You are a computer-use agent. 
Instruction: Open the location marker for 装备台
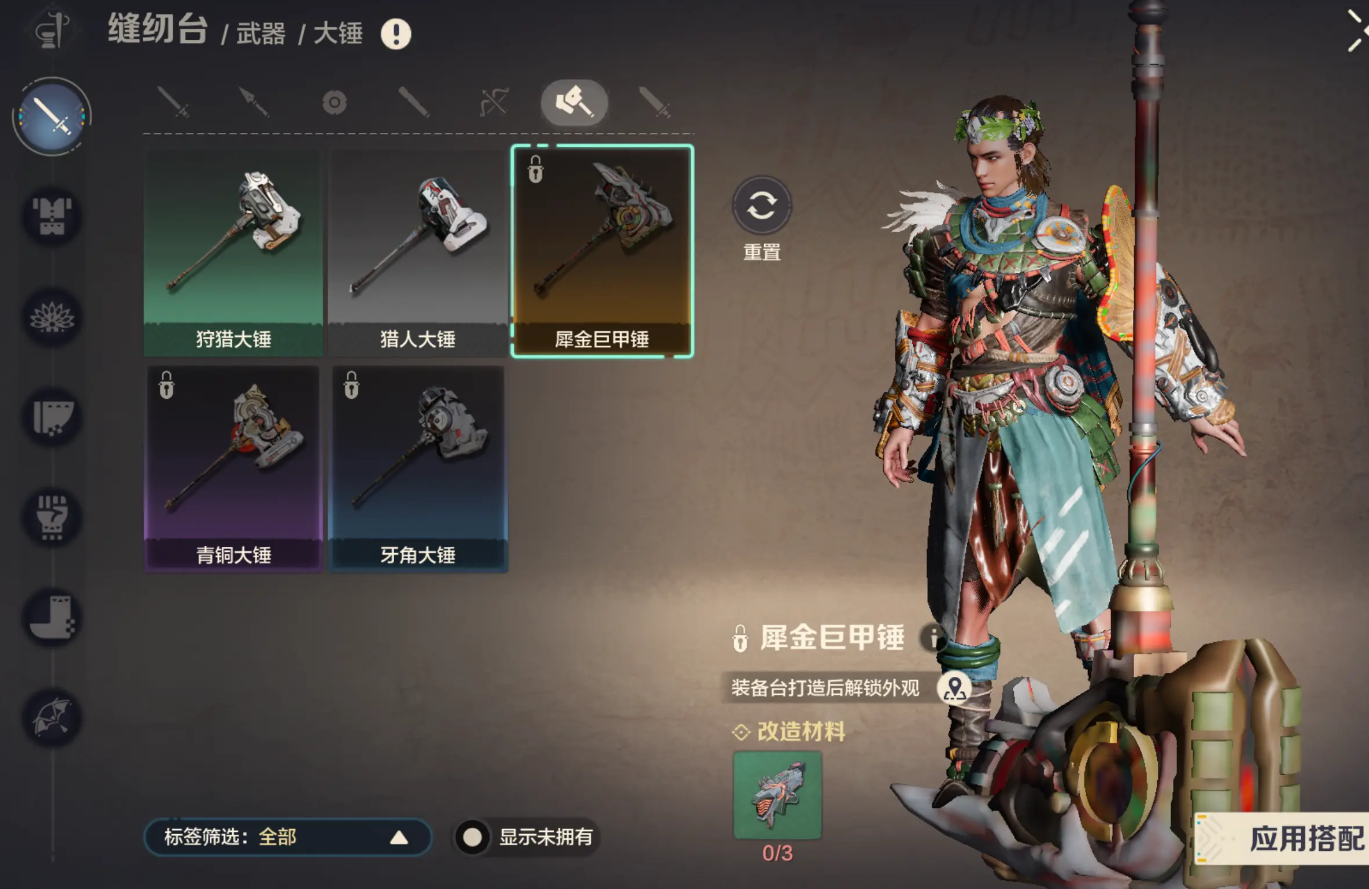pyautogui.click(x=955, y=688)
